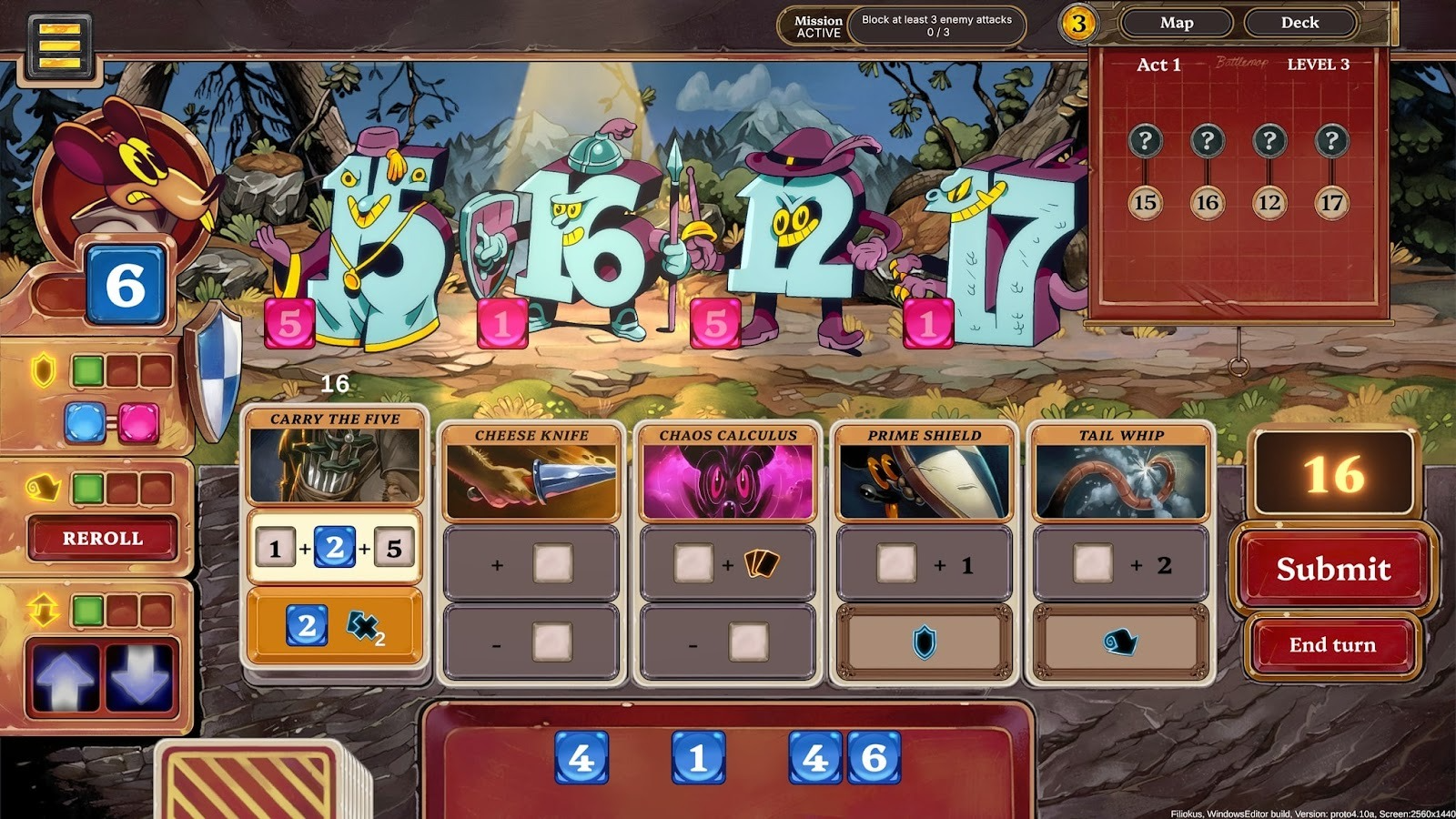This screenshot has width=1456, height=819.
Task: Open the Deck screen
Action: (1301, 24)
